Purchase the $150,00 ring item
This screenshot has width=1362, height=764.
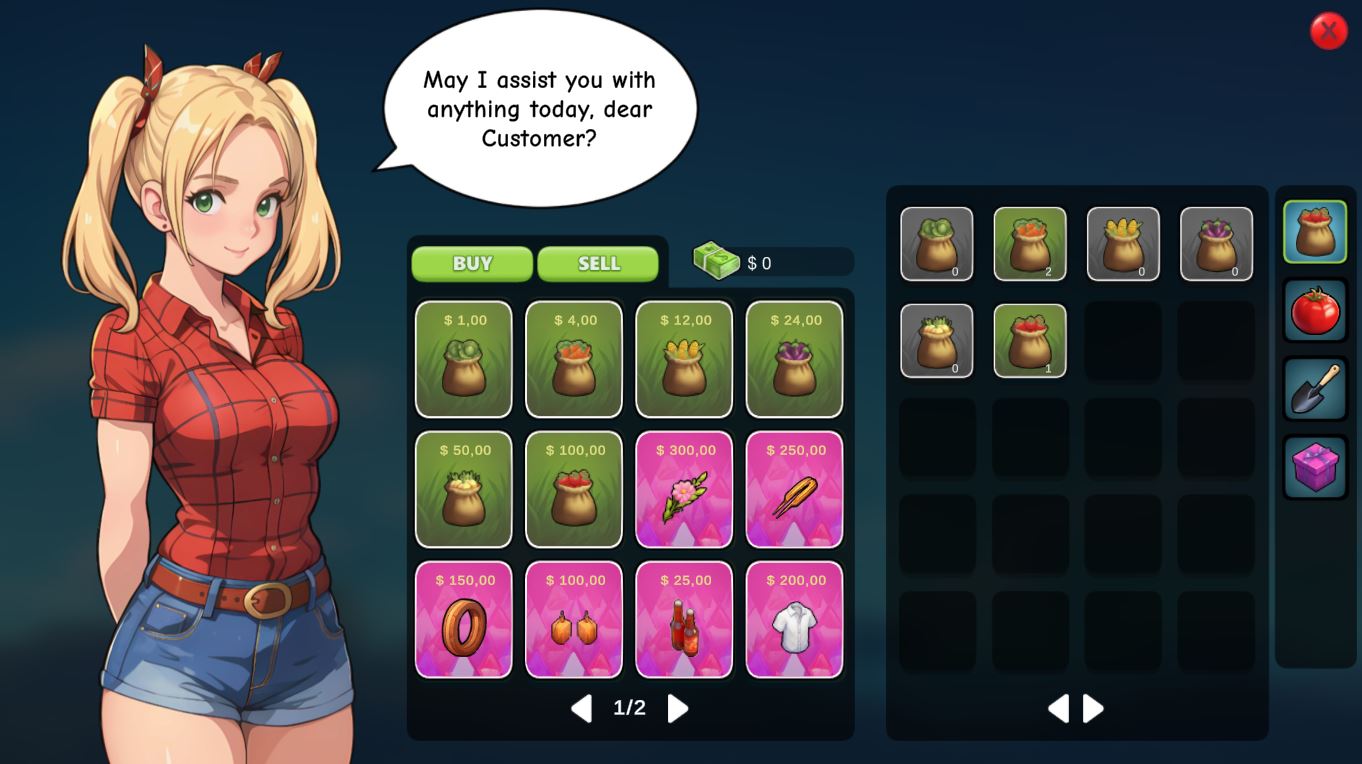point(464,619)
